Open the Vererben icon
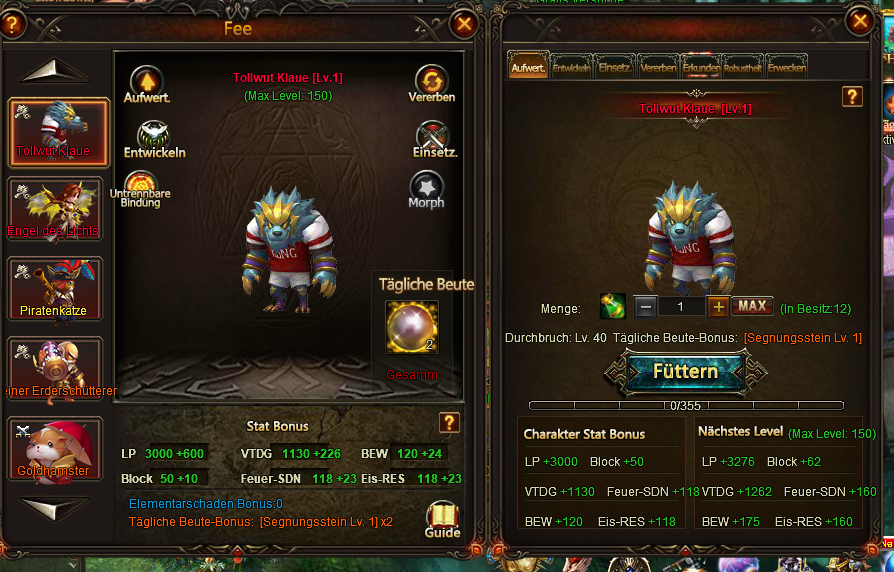Image resolution: width=894 pixels, height=572 pixels. (432, 84)
